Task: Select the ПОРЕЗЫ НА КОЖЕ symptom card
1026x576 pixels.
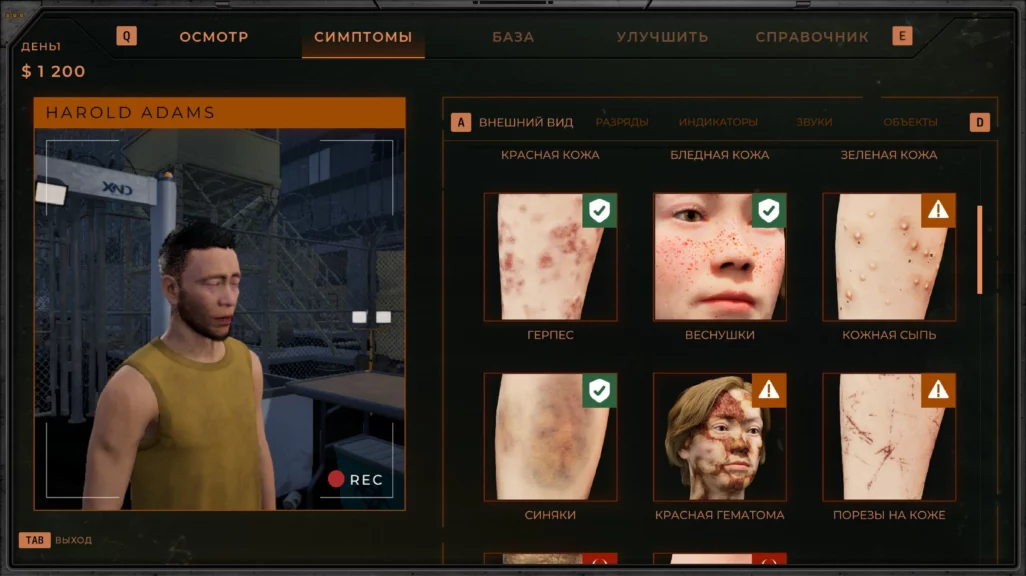Action: [x=888, y=437]
